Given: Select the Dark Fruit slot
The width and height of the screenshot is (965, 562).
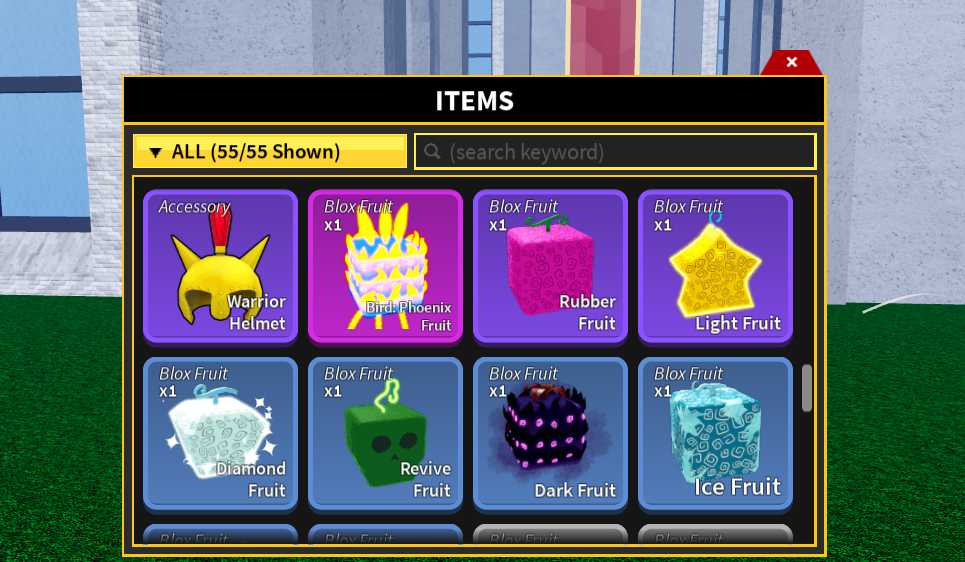Looking at the screenshot, I should point(550,432).
